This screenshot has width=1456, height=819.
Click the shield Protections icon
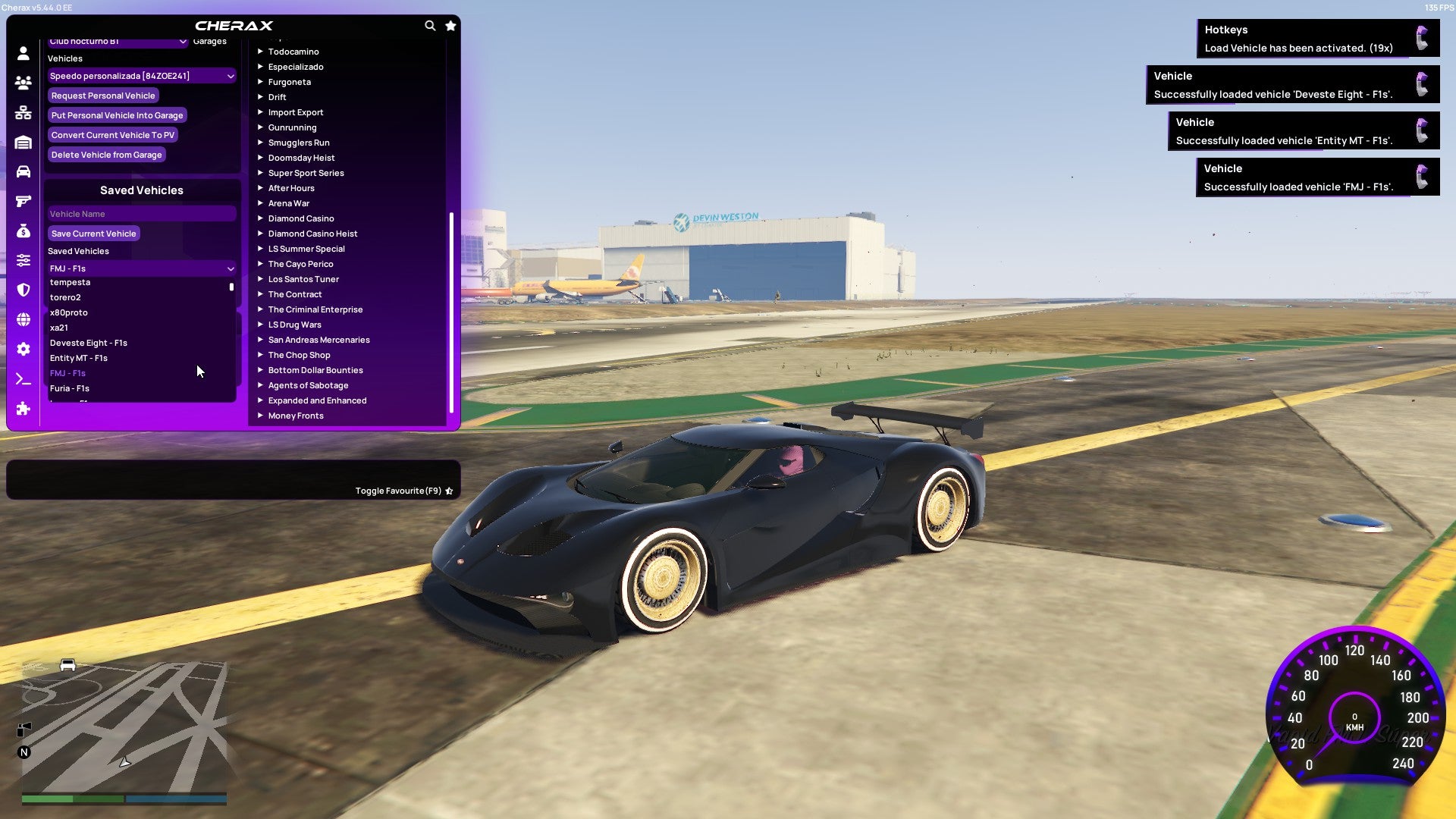pos(23,289)
